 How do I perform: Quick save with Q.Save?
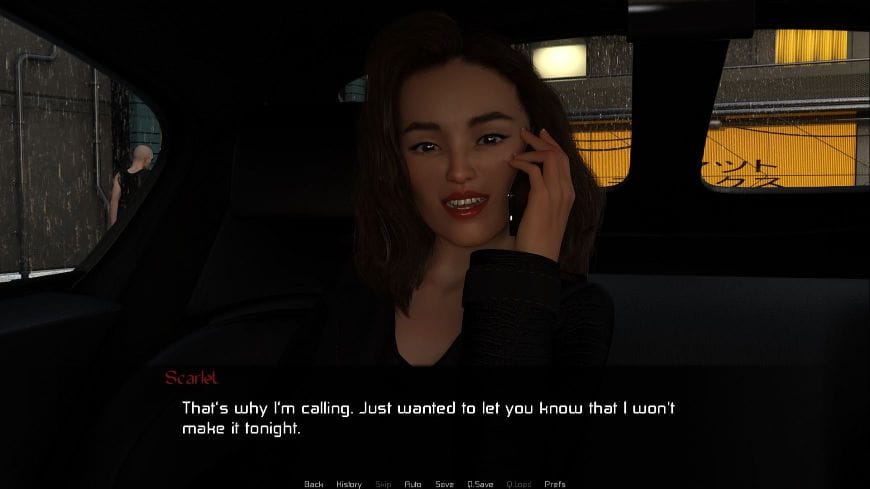(x=480, y=484)
